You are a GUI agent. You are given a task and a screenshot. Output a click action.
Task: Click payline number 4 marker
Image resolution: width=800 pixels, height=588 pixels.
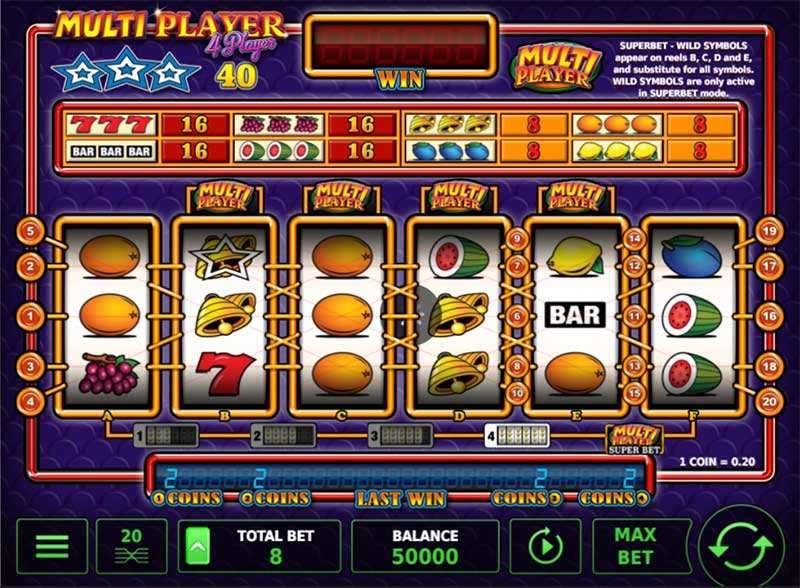tap(30, 401)
